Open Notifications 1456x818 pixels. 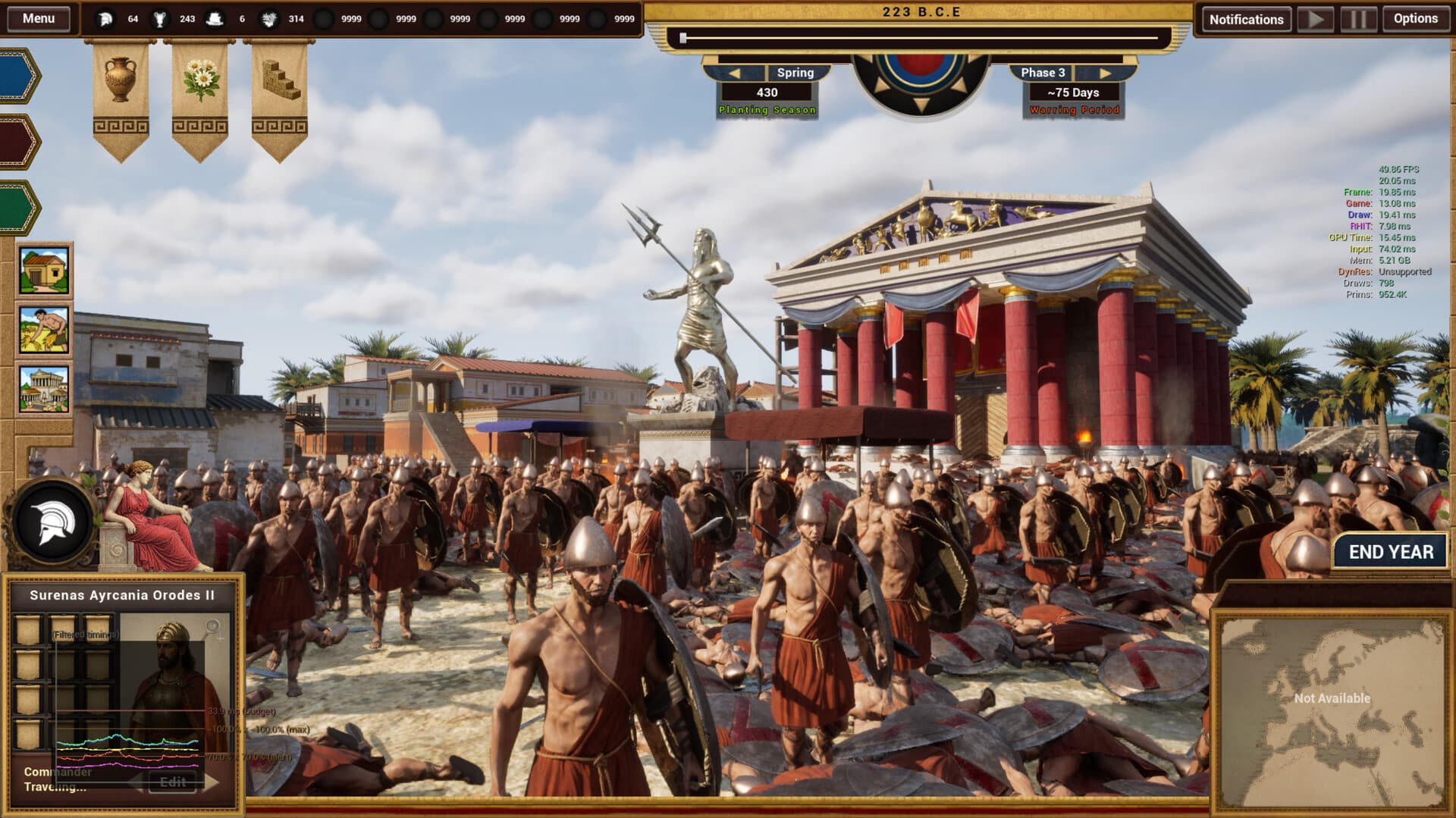(1247, 18)
